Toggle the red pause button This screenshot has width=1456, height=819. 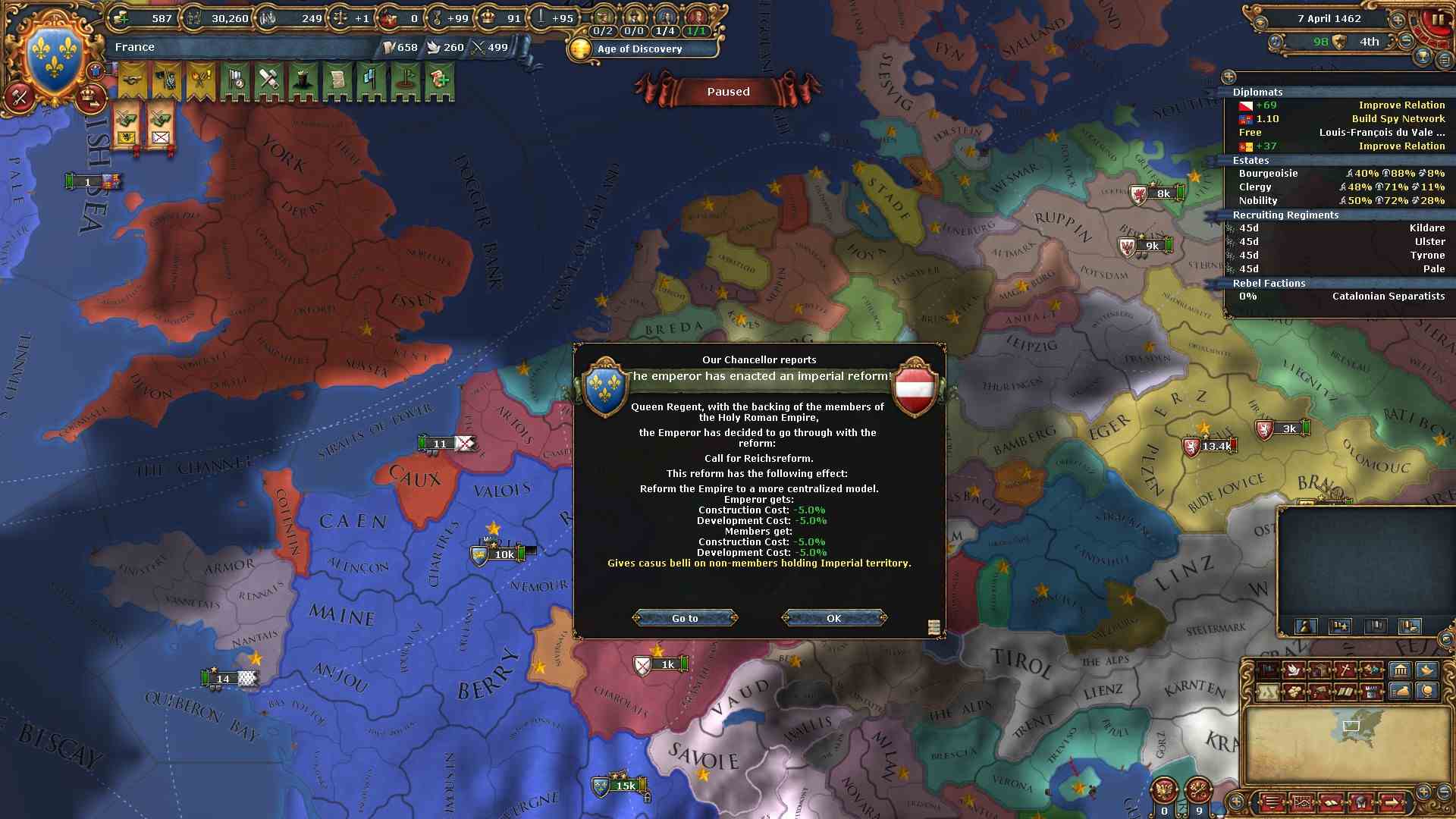1438,19
